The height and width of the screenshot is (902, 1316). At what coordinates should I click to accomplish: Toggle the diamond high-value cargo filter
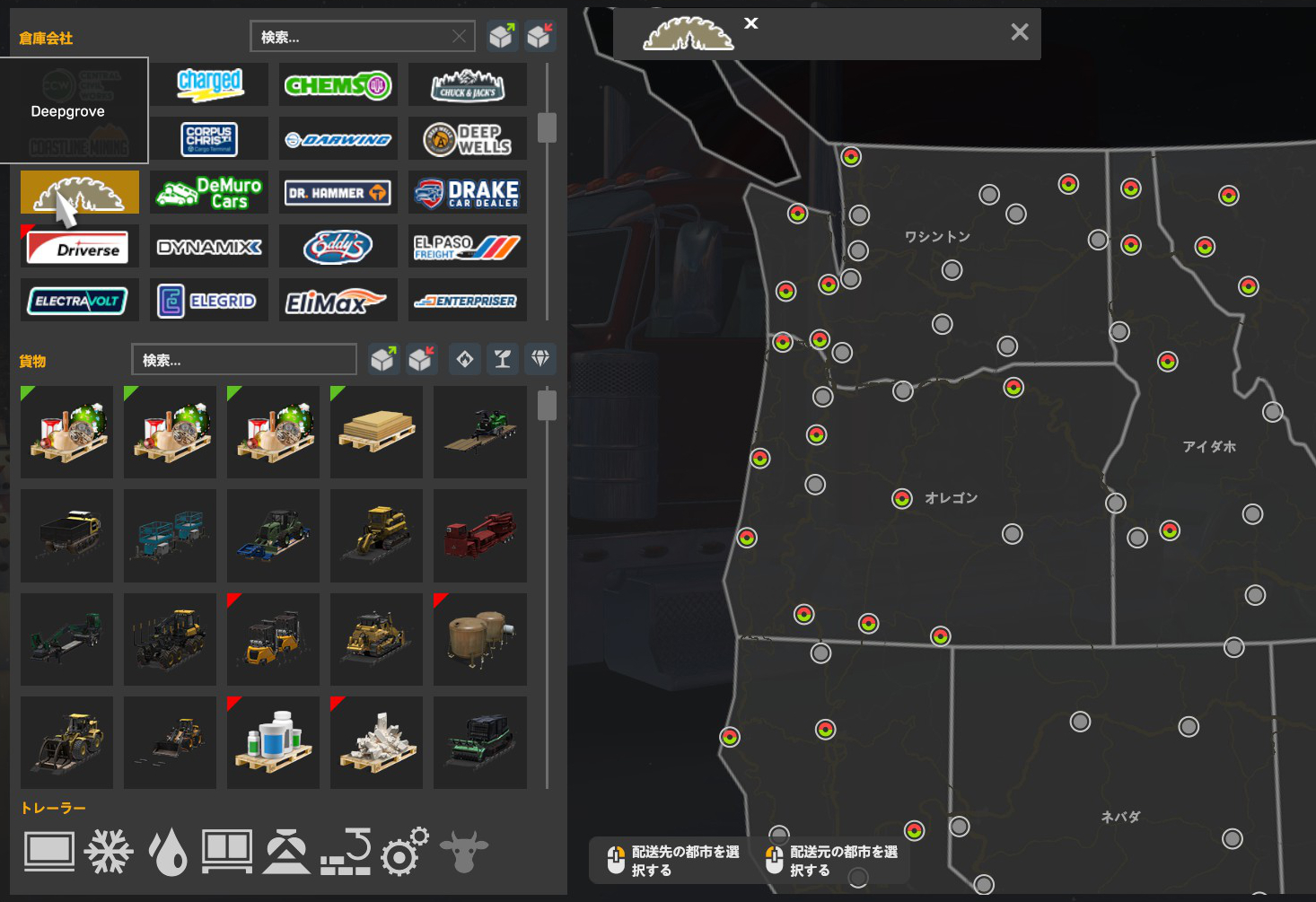540,359
